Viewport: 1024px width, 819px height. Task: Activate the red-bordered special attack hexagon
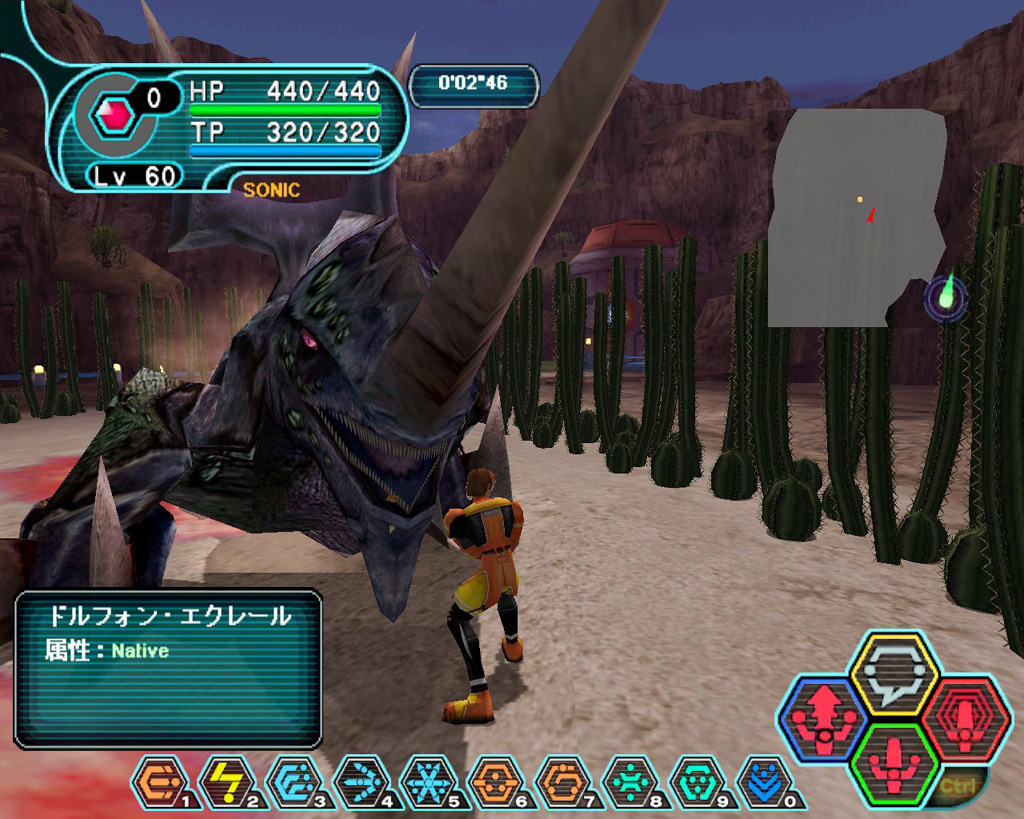pyautogui.click(x=965, y=718)
